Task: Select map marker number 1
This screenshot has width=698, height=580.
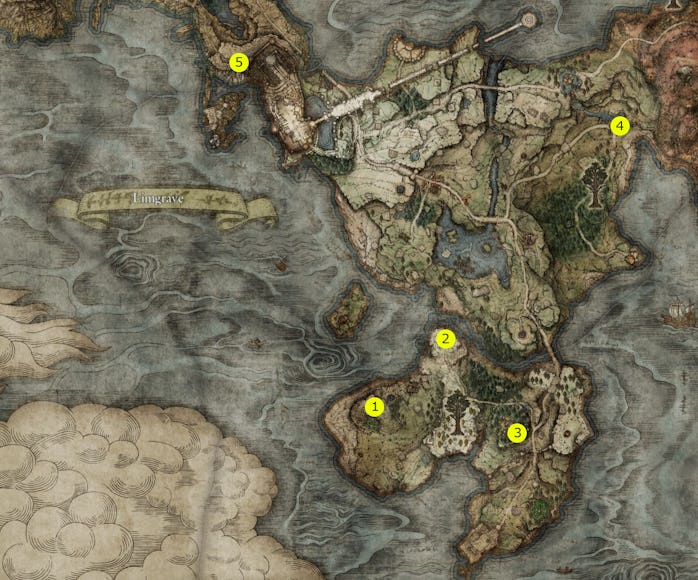Action: pyautogui.click(x=375, y=406)
